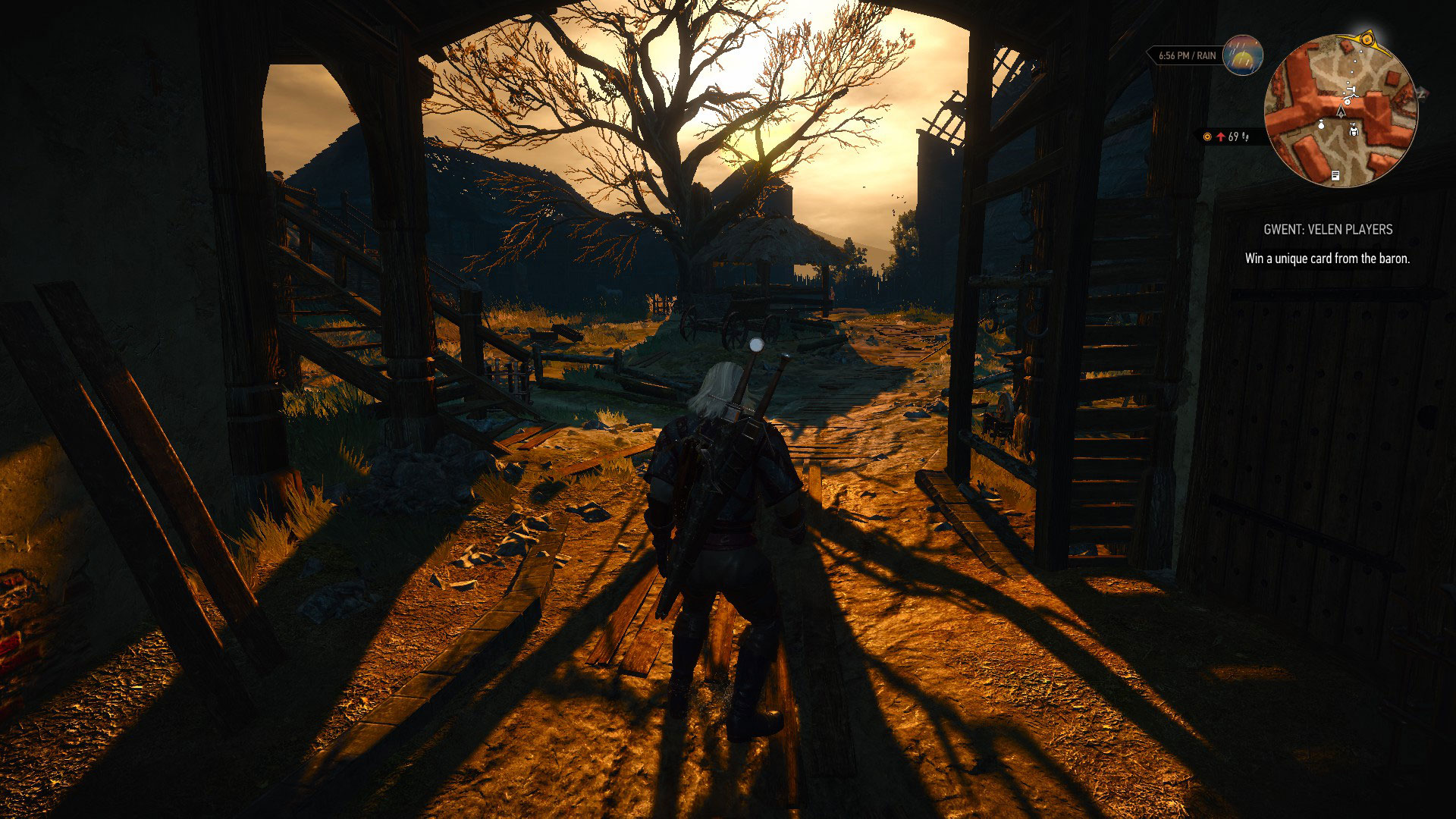This screenshot has height=819, width=1456.
Task: Select the white player arrow on the minimap
Action: pos(1341,112)
